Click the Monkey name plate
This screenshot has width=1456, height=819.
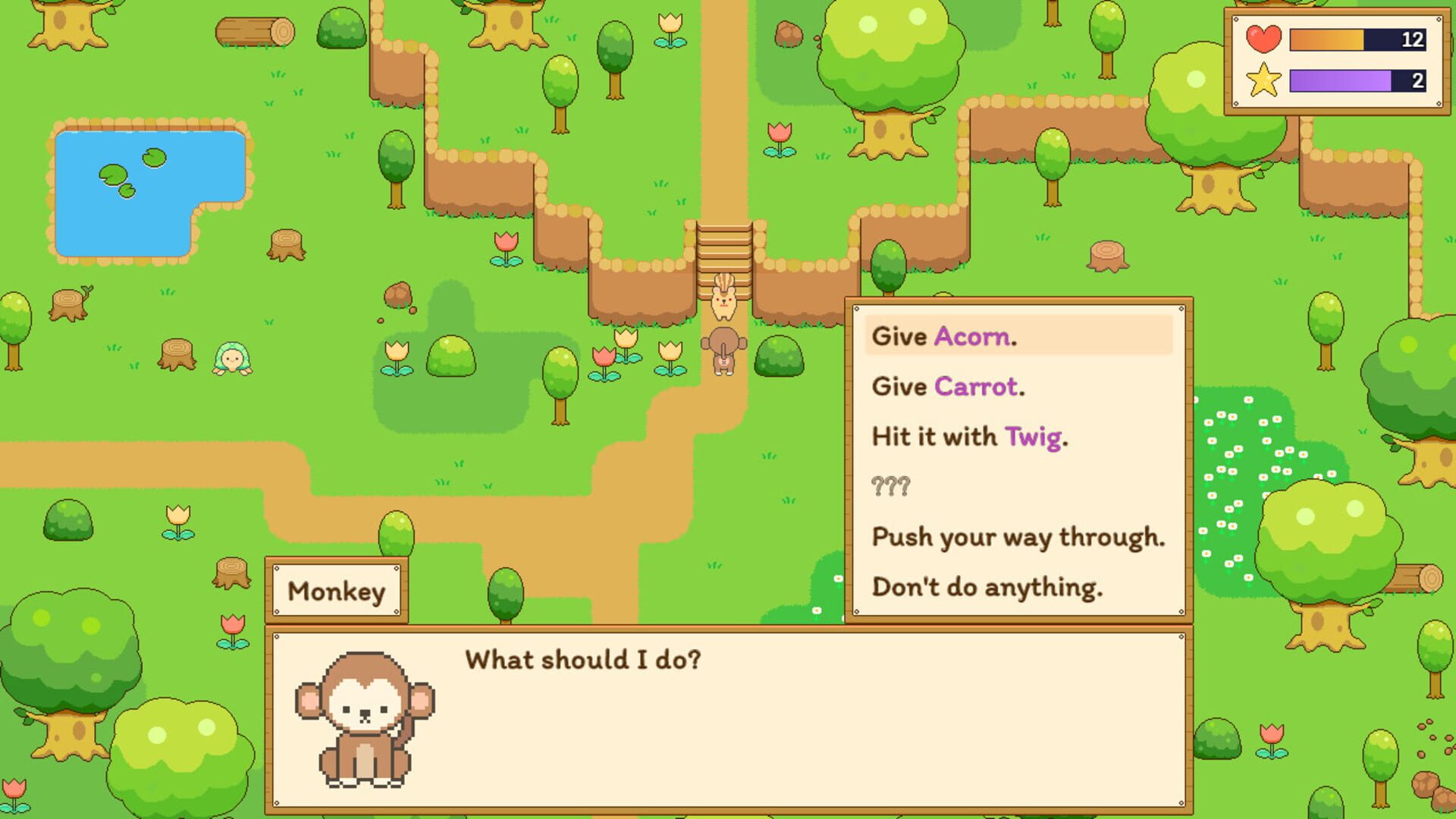pyautogui.click(x=338, y=591)
